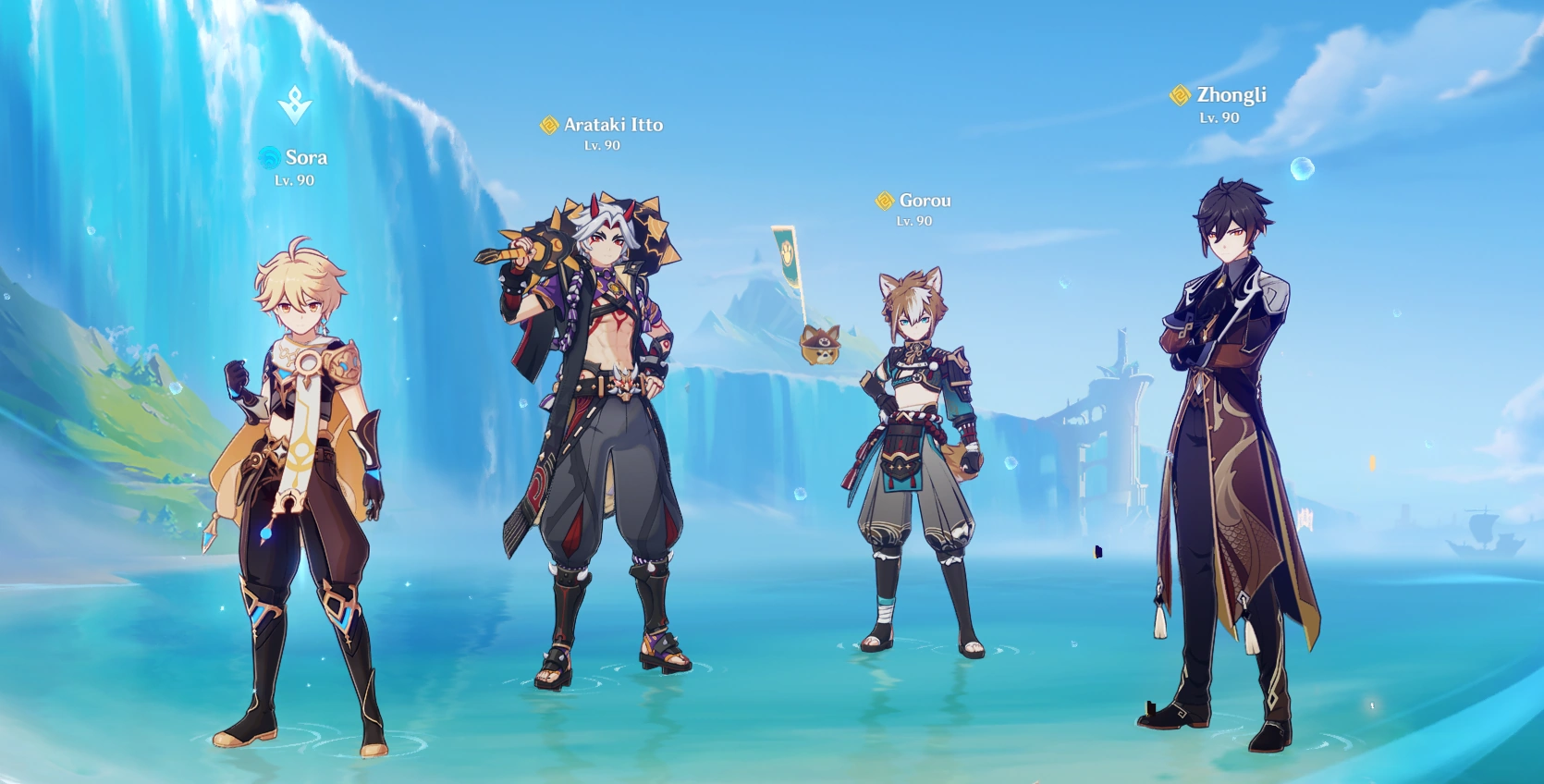Select Arataki Itto's Lv. 90 label
The height and width of the screenshot is (784, 1544).
tap(603, 146)
